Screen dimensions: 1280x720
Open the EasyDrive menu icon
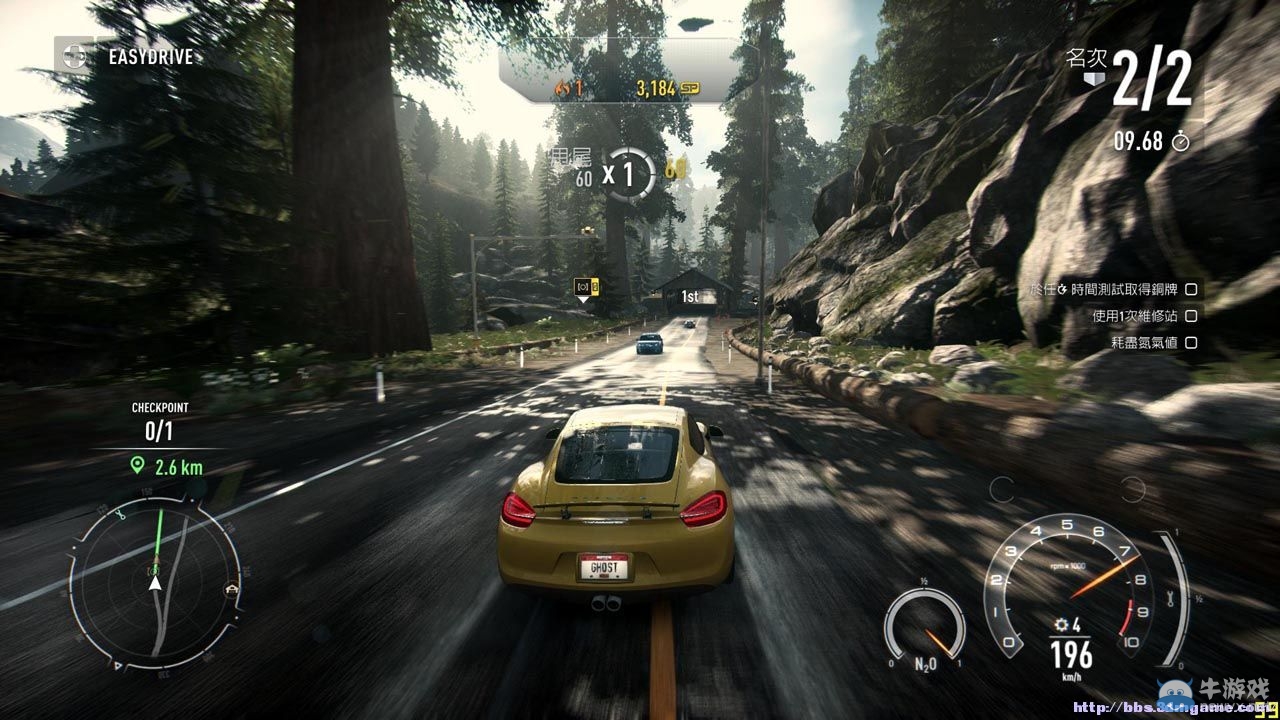point(73,55)
